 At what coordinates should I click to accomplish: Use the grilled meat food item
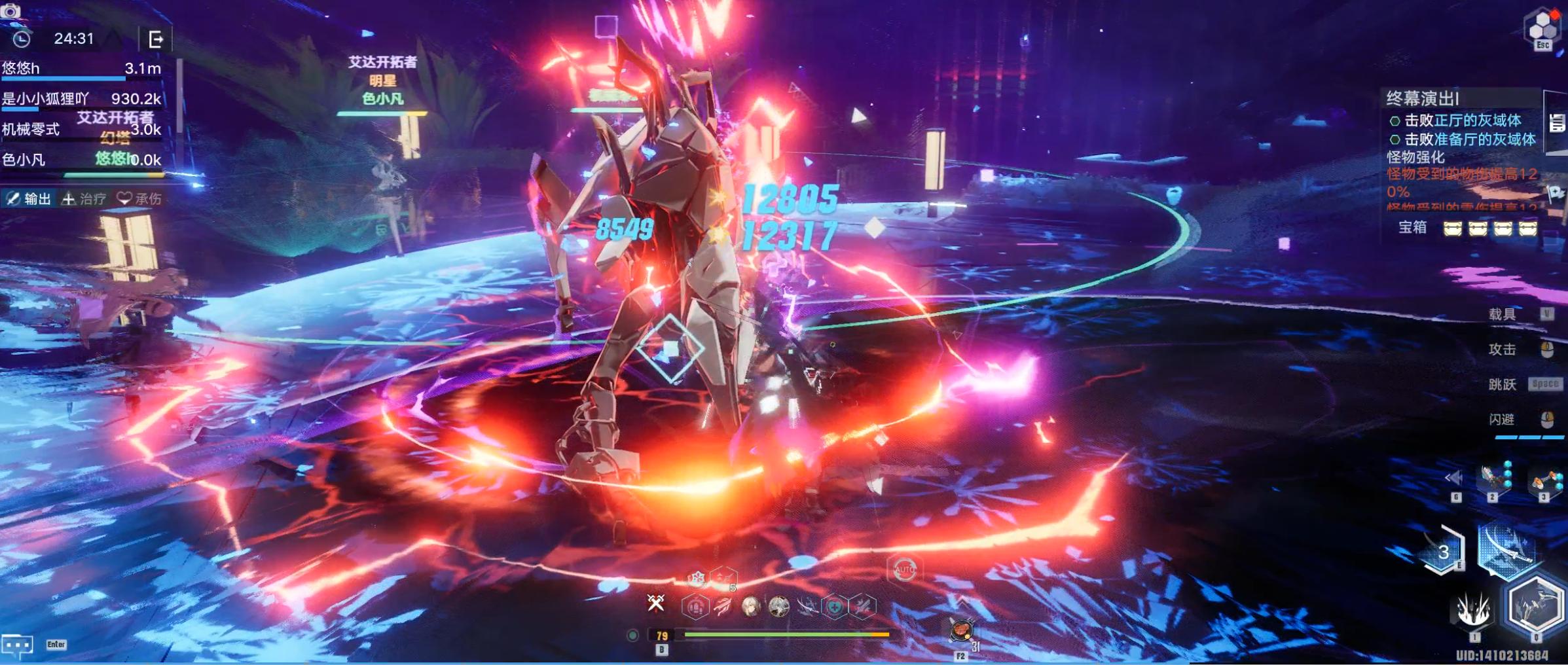click(x=960, y=632)
